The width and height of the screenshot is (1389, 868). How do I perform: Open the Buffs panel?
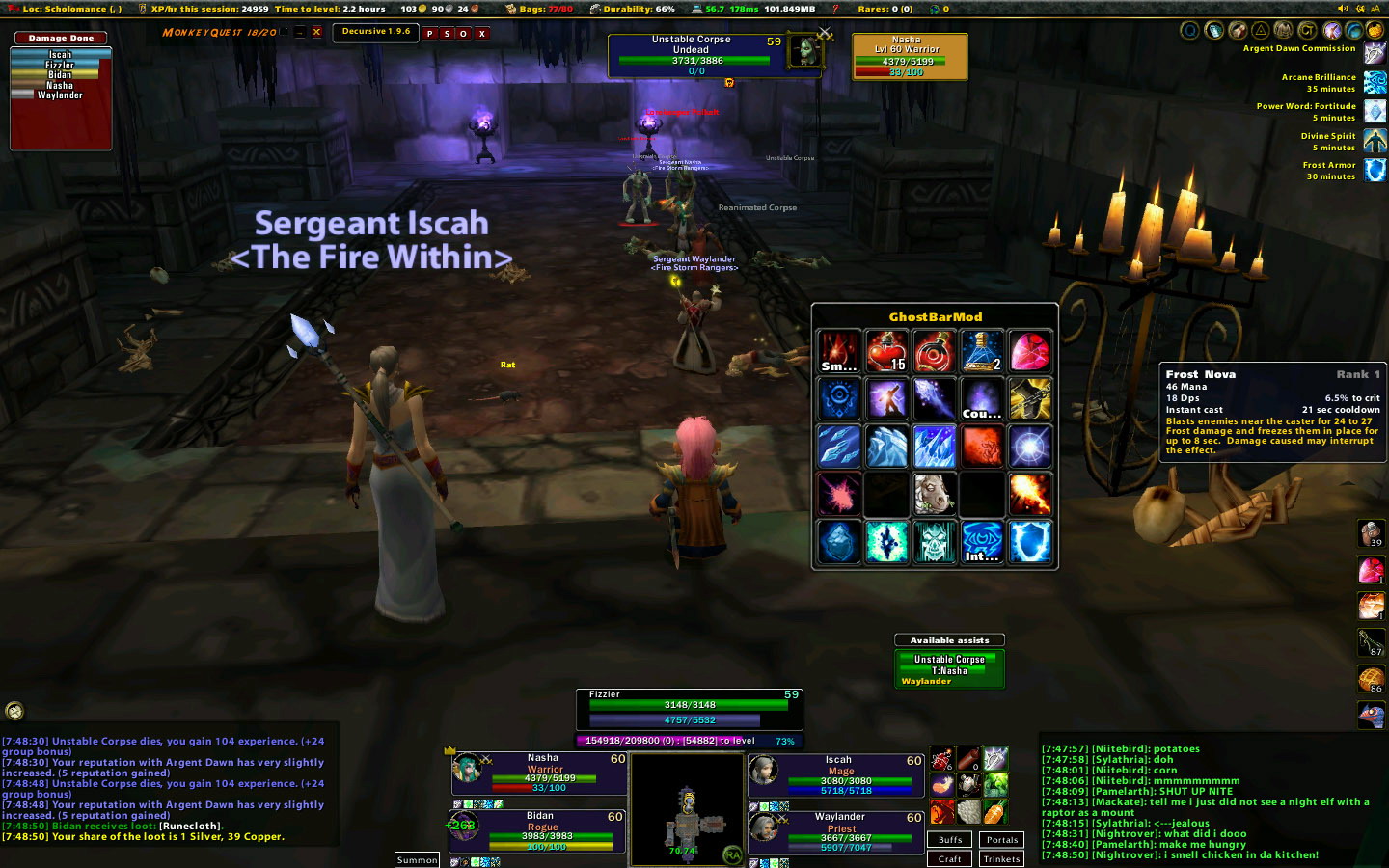coord(950,840)
